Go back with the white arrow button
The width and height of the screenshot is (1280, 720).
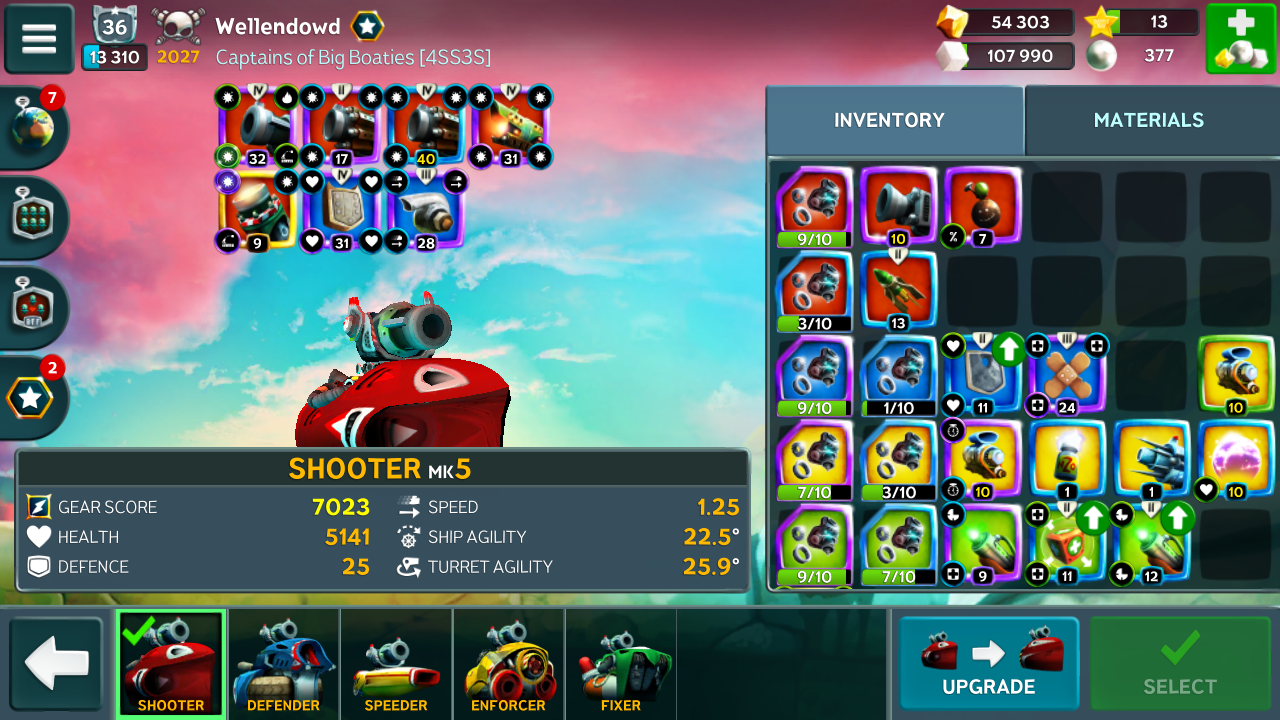(56, 665)
